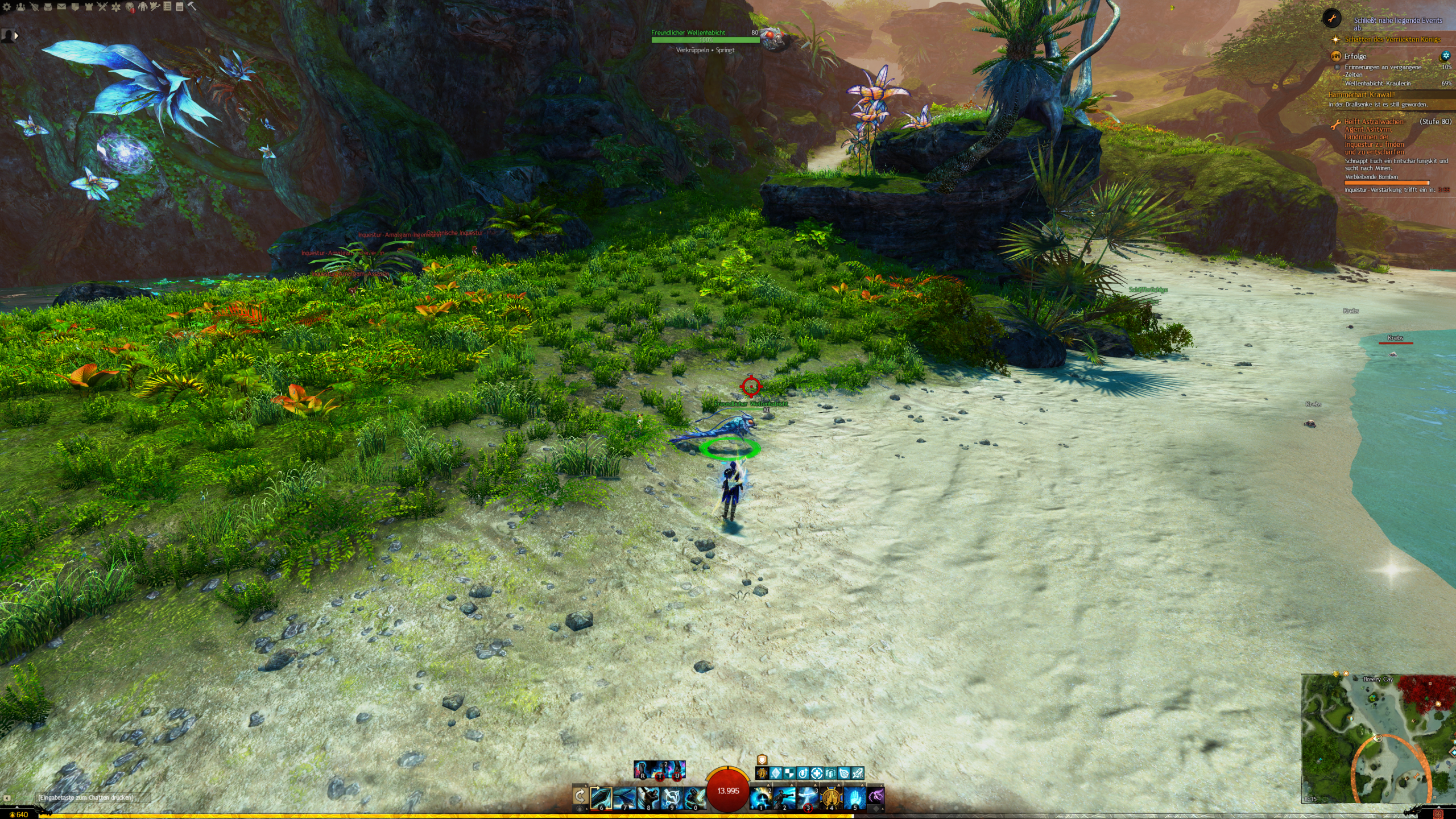Open the inventory bag icon
Viewport: 1456px width, 819px height.
pyautogui.click(x=48, y=7)
